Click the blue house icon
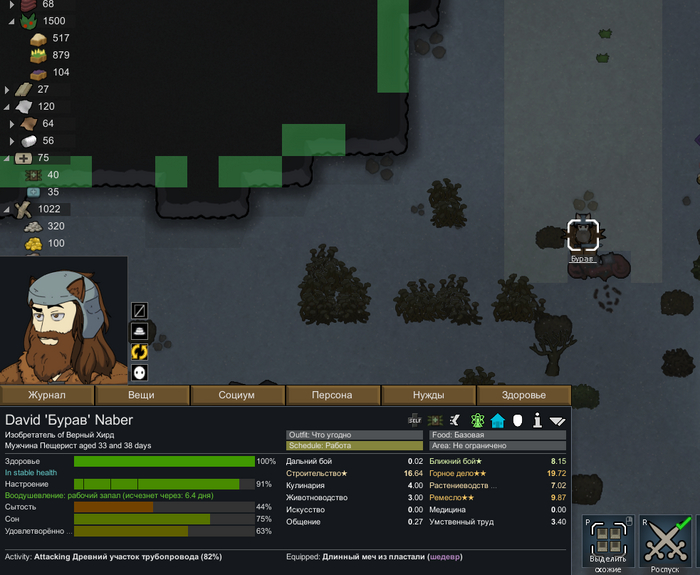Image resolution: width=700 pixels, height=575 pixels. pyautogui.click(x=497, y=421)
